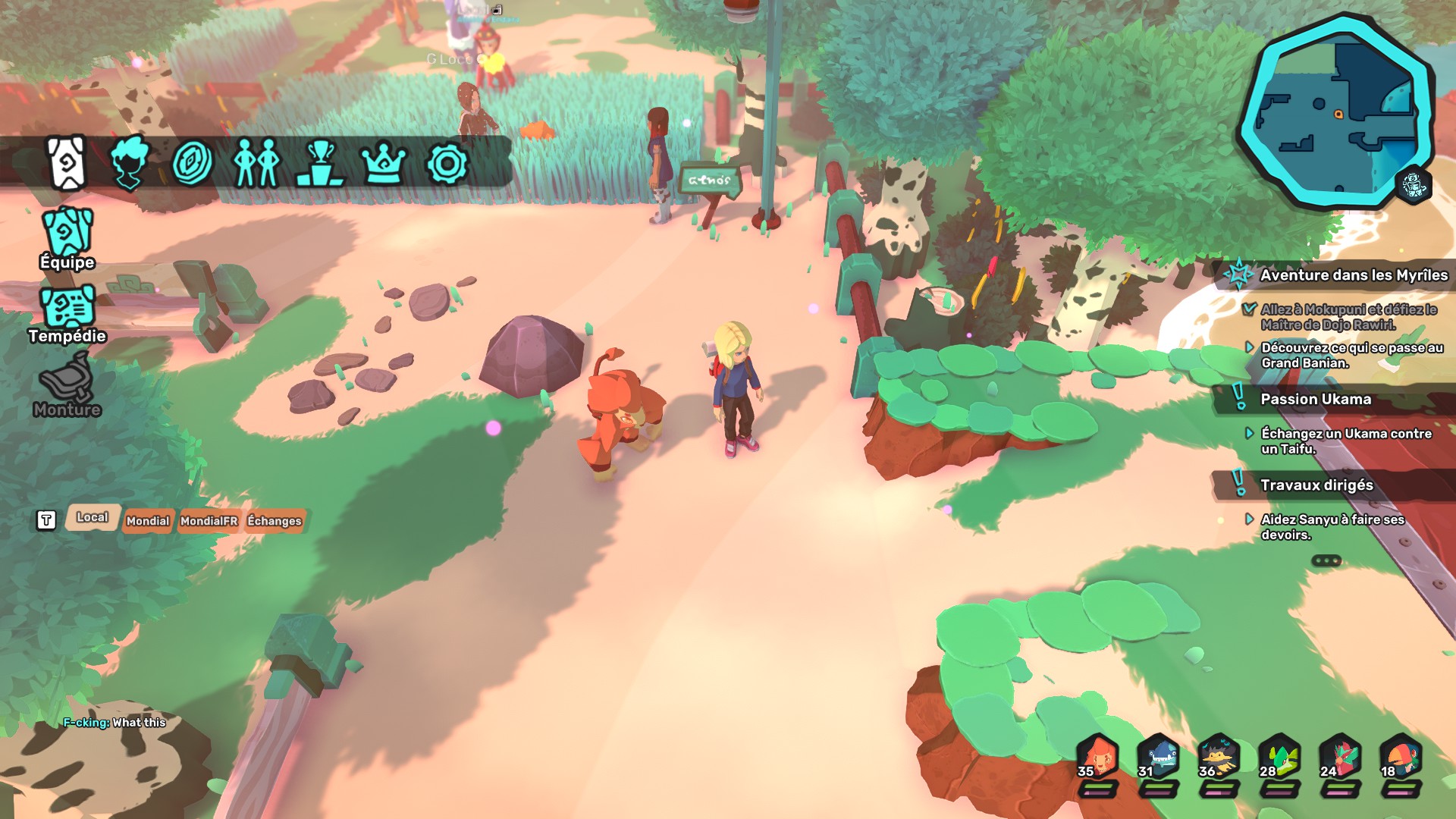Viewport: 1456px width, 819px height.
Task: Select the character head profile icon
Action: coord(129,163)
